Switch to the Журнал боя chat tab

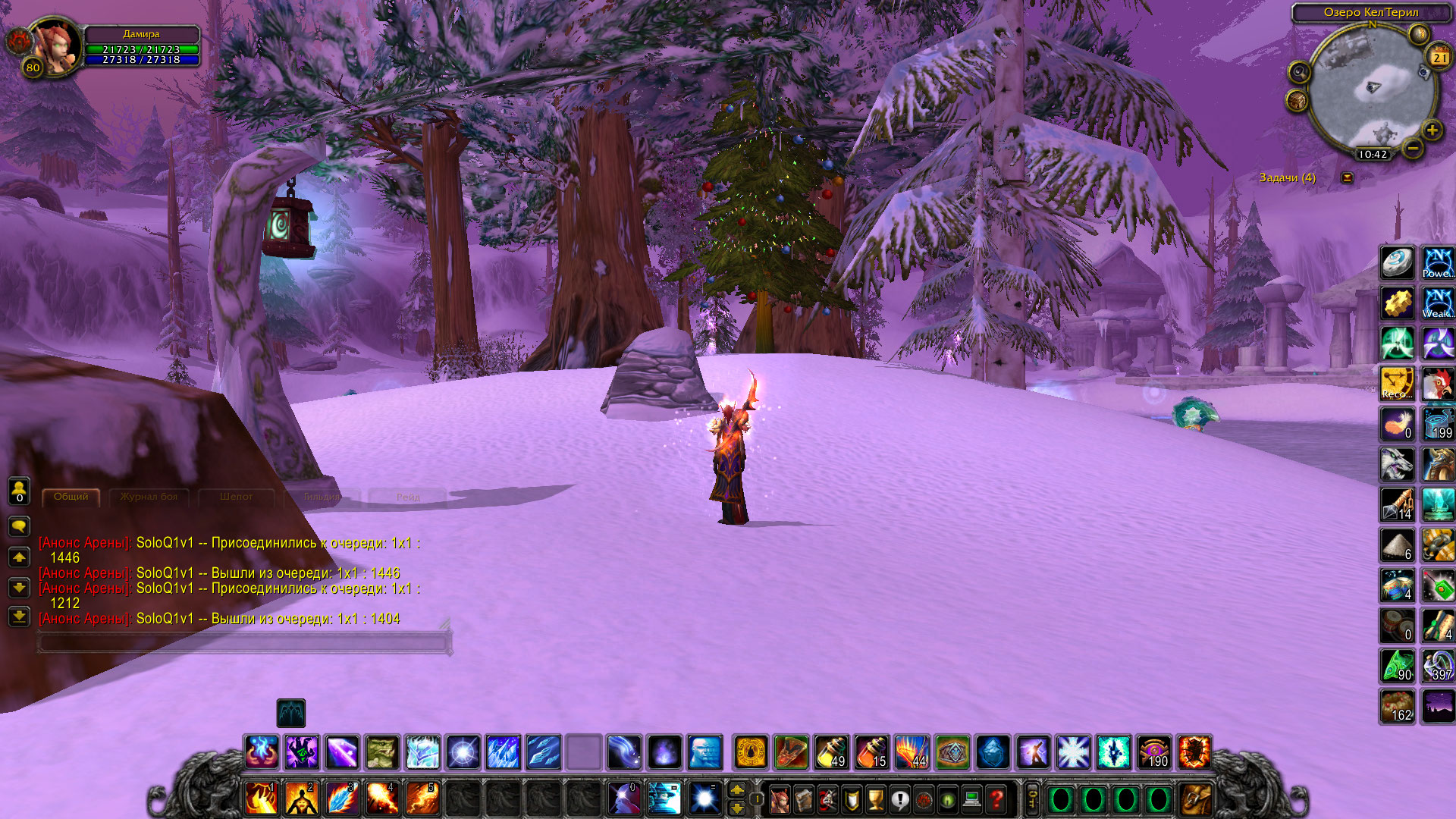[x=149, y=497]
